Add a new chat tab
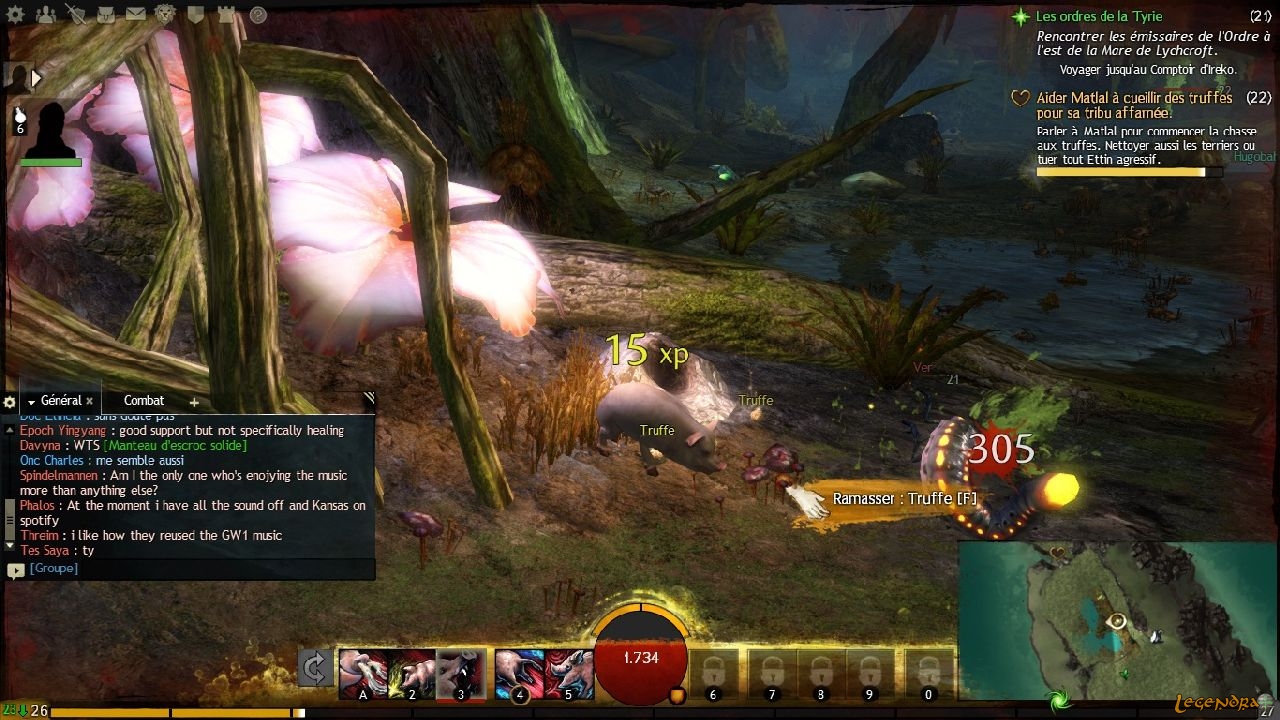Image resolution: width=1280 pixels, height=720 pixels. [194, 402]
